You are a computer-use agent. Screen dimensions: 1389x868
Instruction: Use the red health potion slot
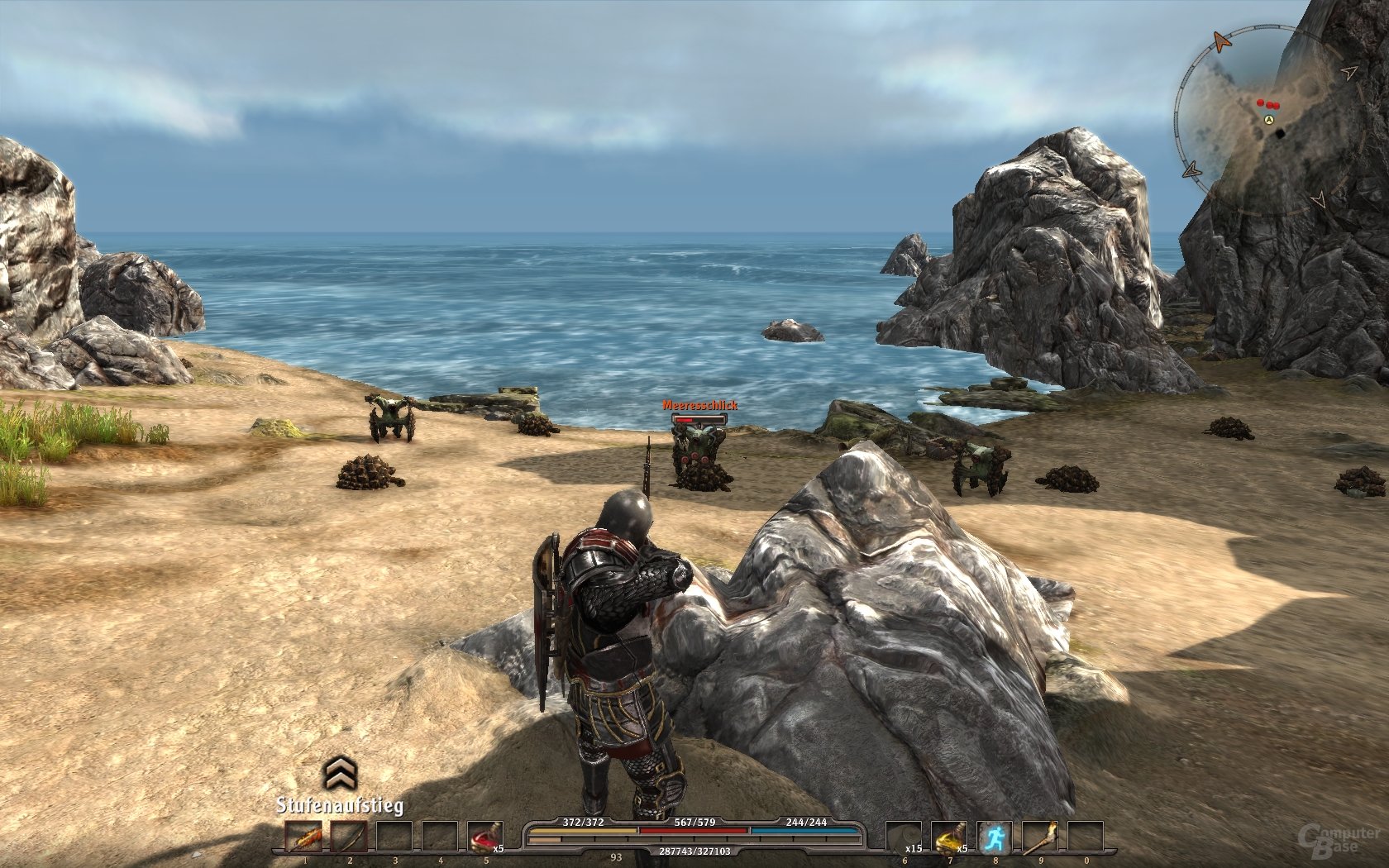484,837
